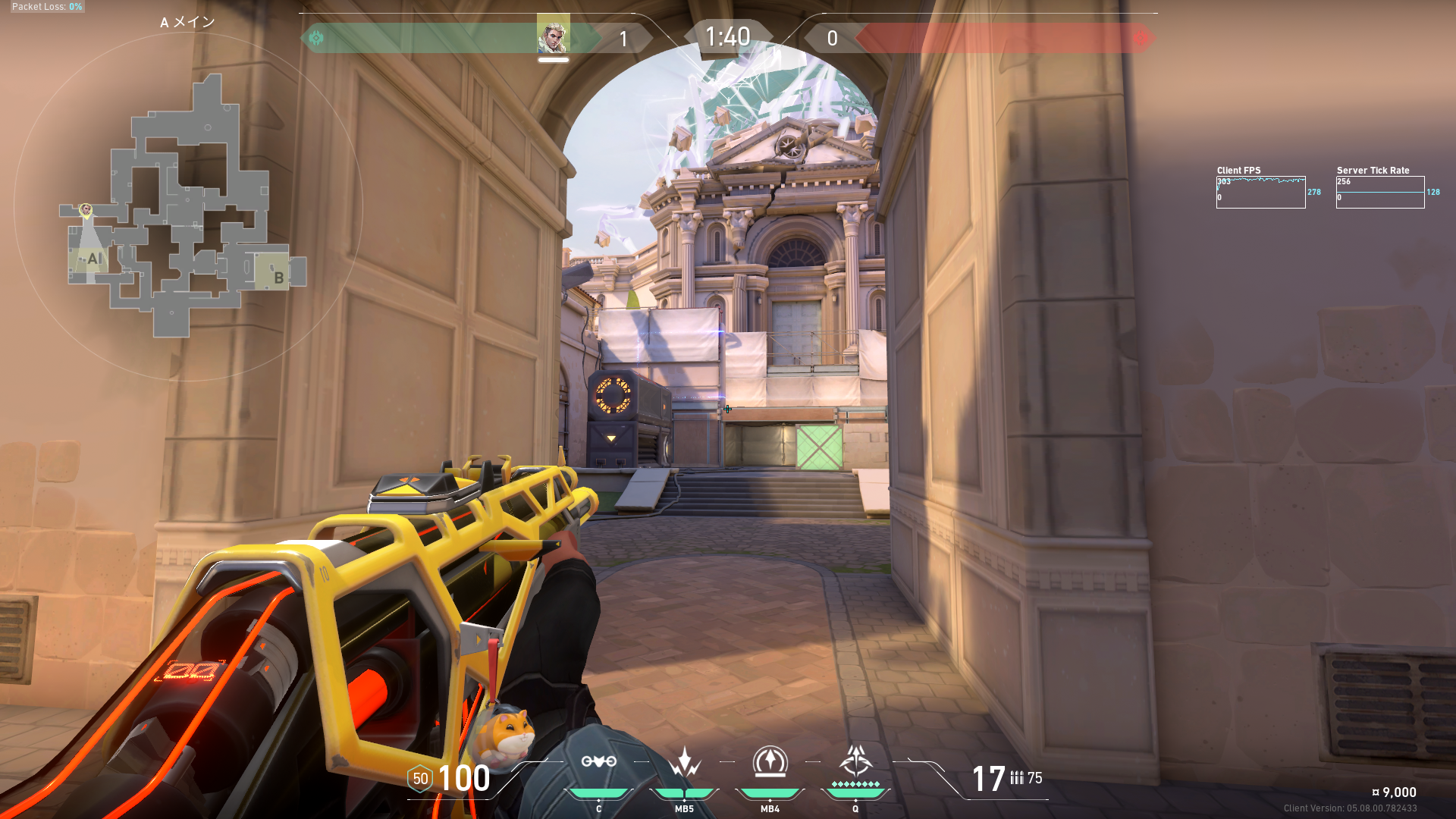Activate the Shock Bolt ability icon
Screen dimensions: 1456x819
click(684, 761)
